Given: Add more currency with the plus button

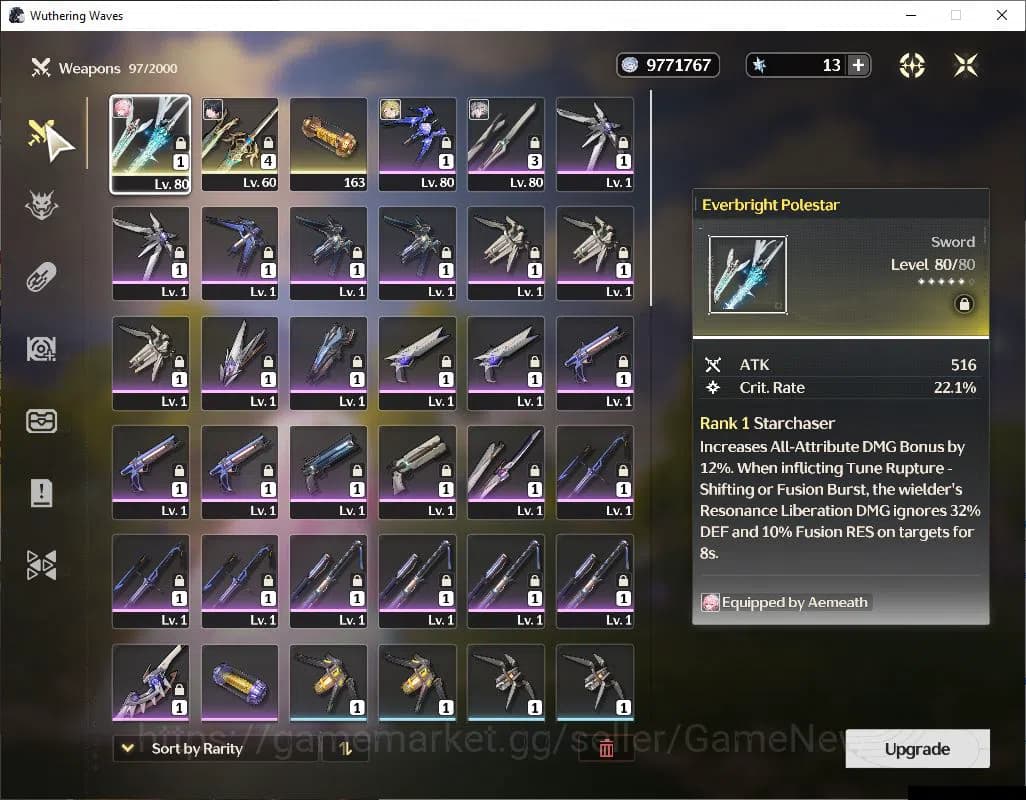Looking at the screenshot, I should pos(858,66).
